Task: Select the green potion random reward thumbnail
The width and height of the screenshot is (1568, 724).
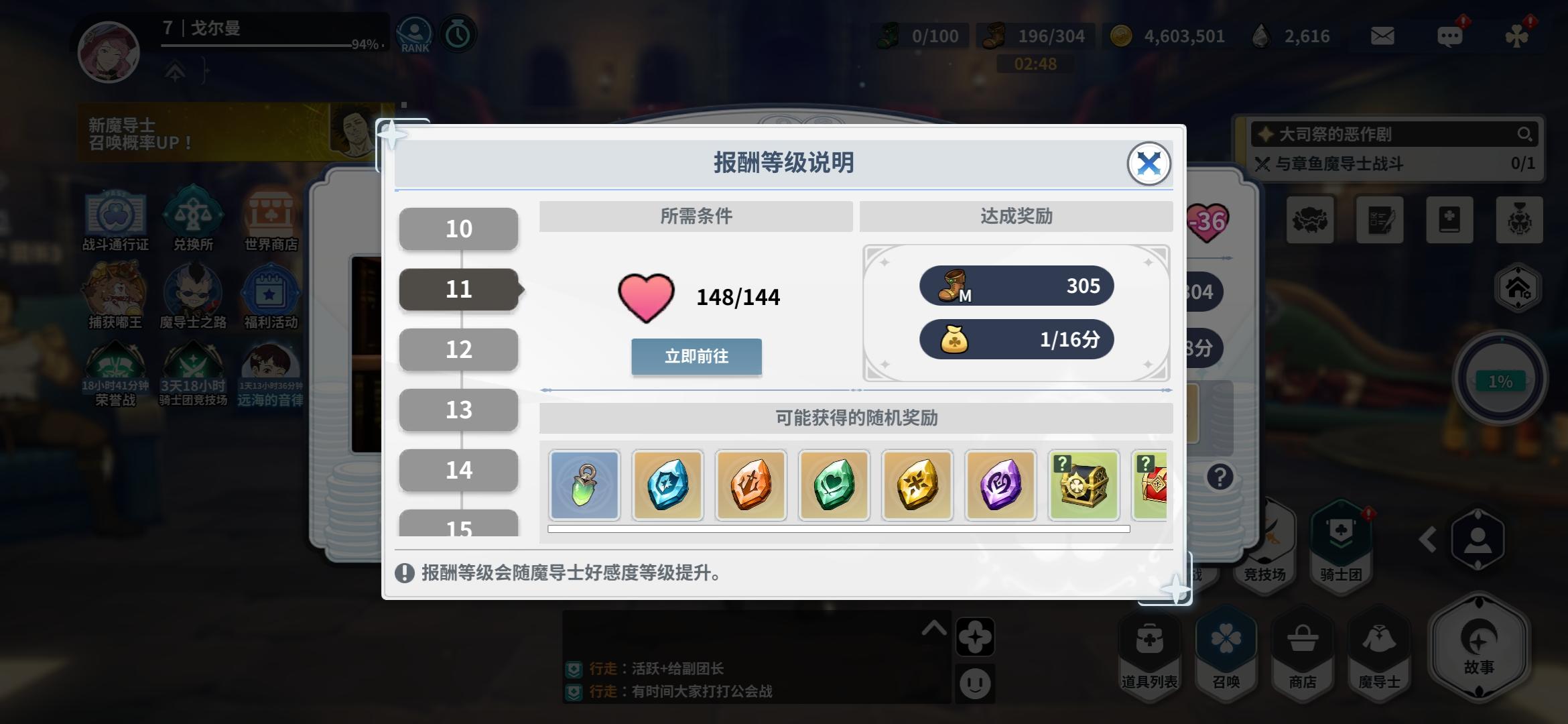Action: 584,485
